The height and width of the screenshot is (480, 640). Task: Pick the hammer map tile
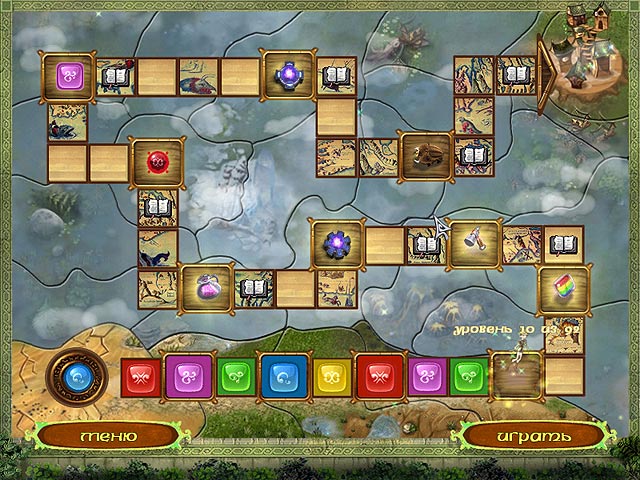click(x=474, y=243)
